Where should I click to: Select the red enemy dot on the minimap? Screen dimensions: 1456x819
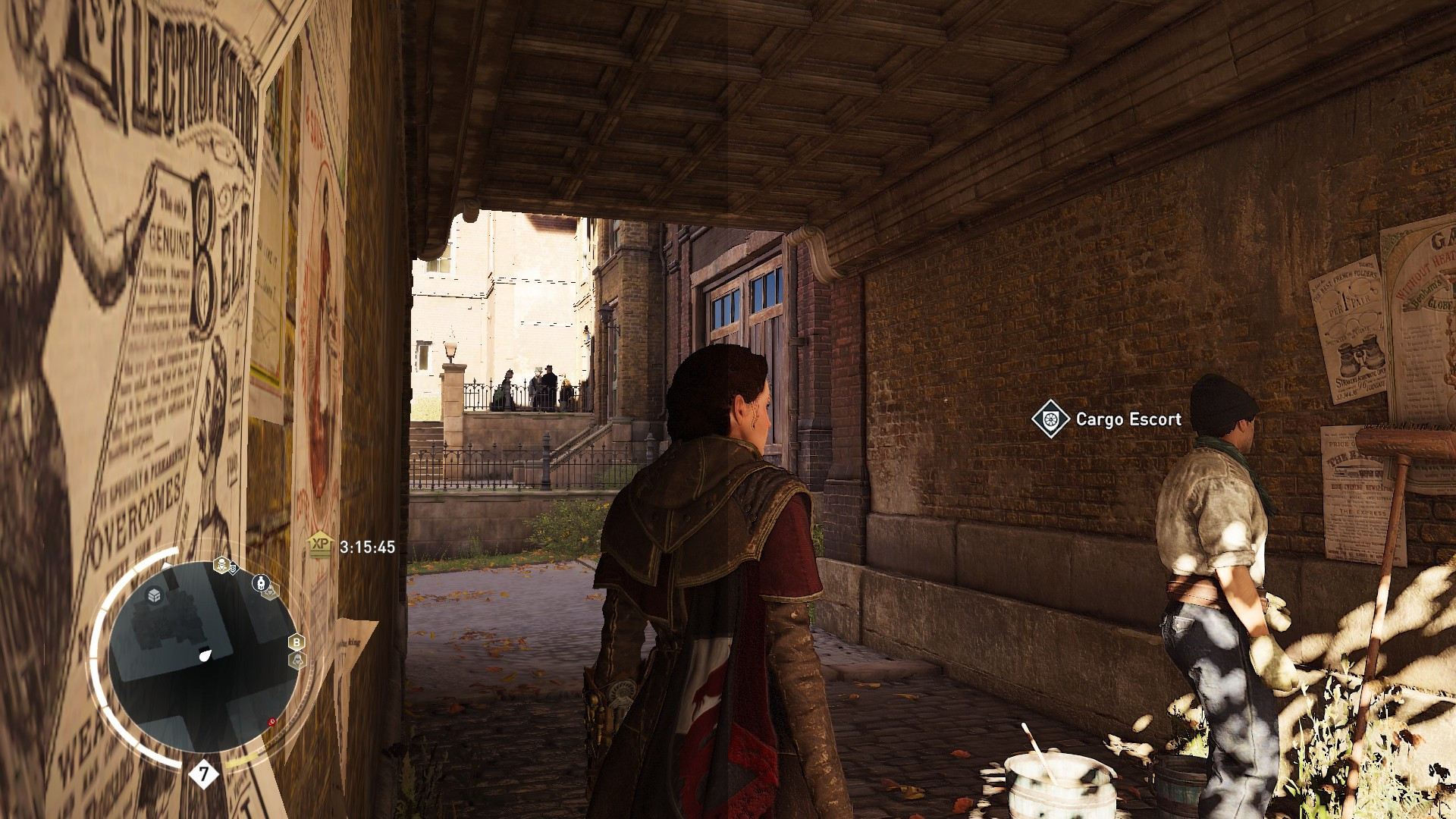pyautogui.click(x=271, y=721)
